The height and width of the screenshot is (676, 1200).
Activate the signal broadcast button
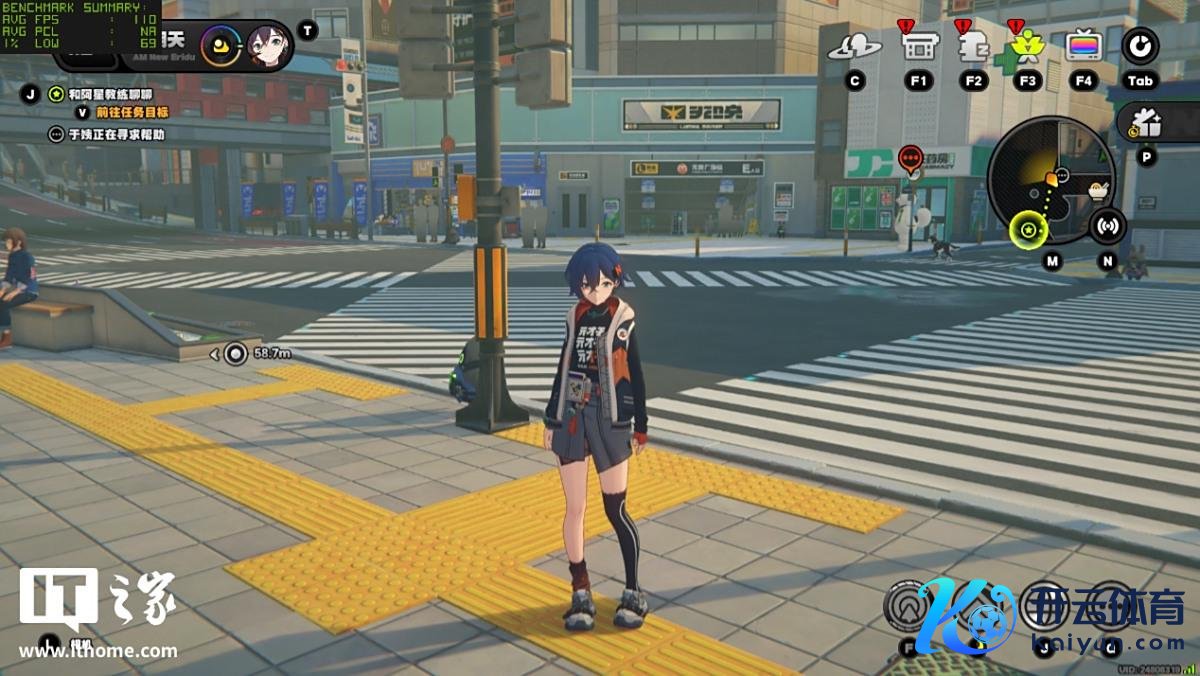[x=1107, y=226]
